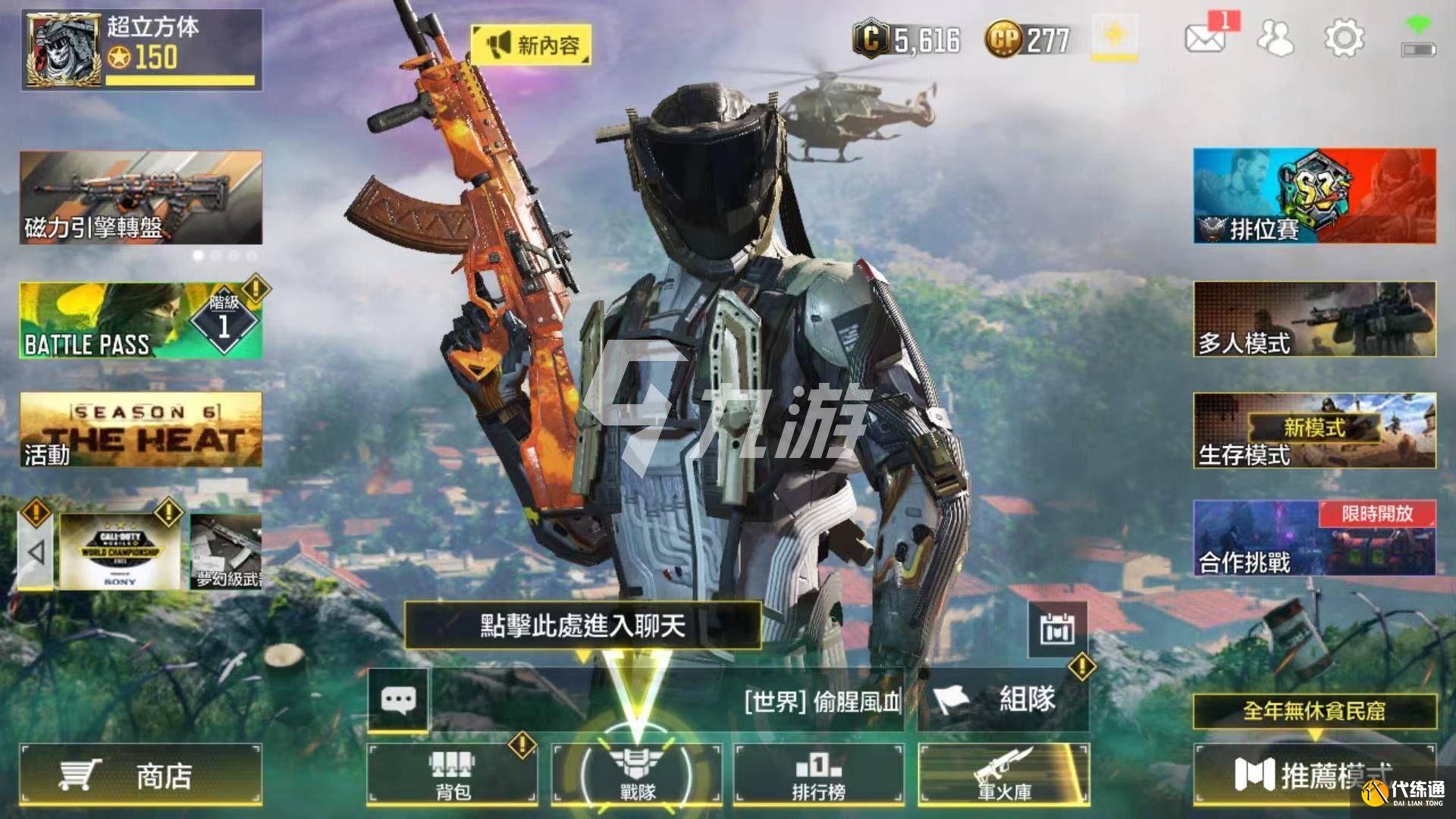Open the 商店 shop button
Image resolution: width=1456 pixels, height=819 pixels.
(140, 775)
